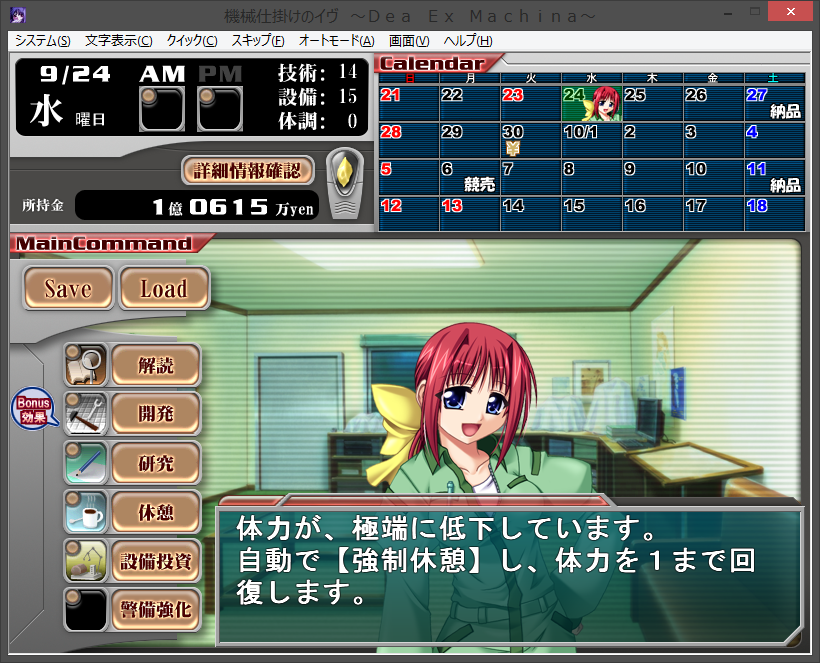The image size is (820, 663).
Task: Open the システム menu
Action: point(42,41)
